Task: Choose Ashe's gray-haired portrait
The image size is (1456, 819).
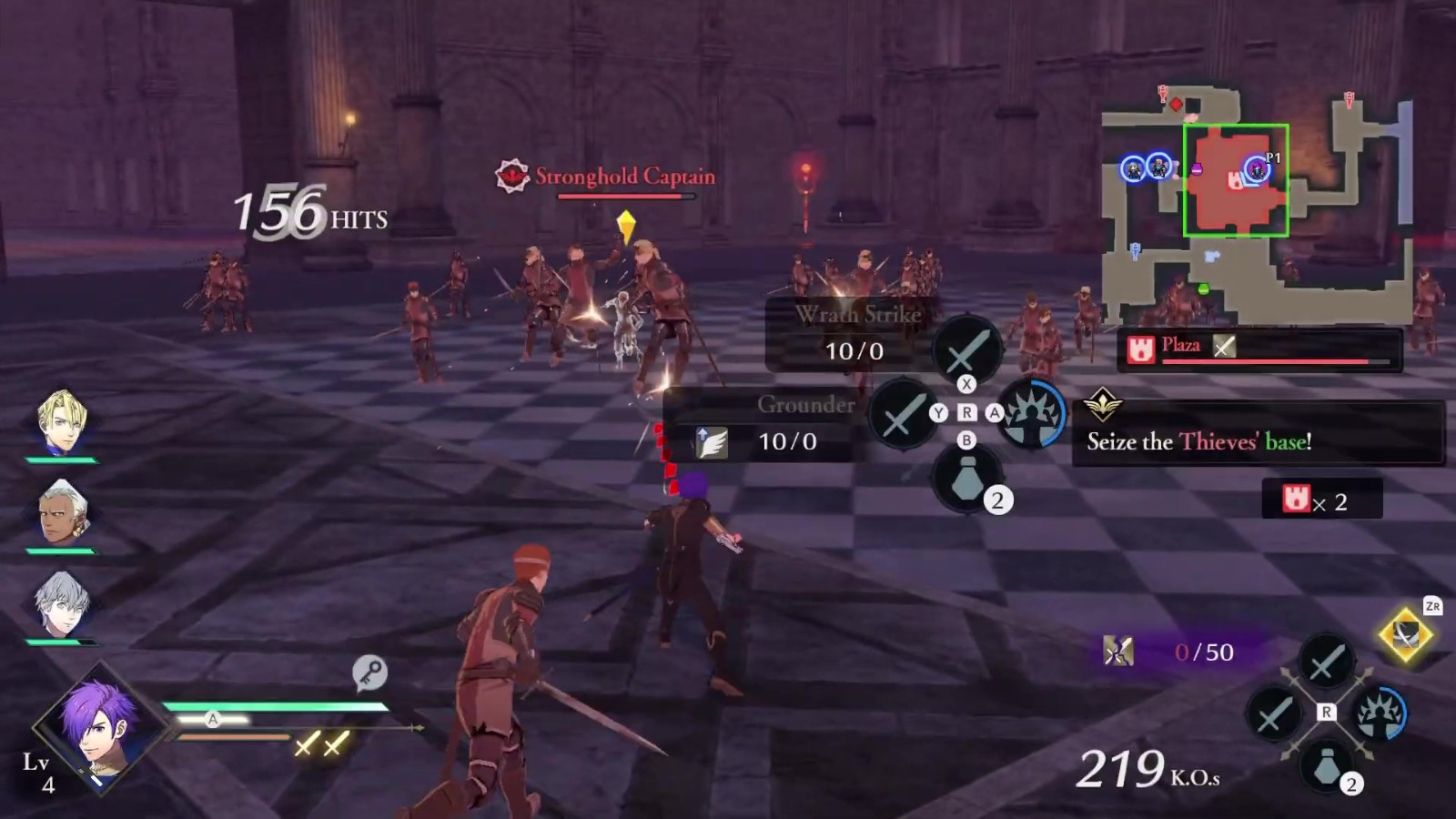Action: tap(62, 602)
